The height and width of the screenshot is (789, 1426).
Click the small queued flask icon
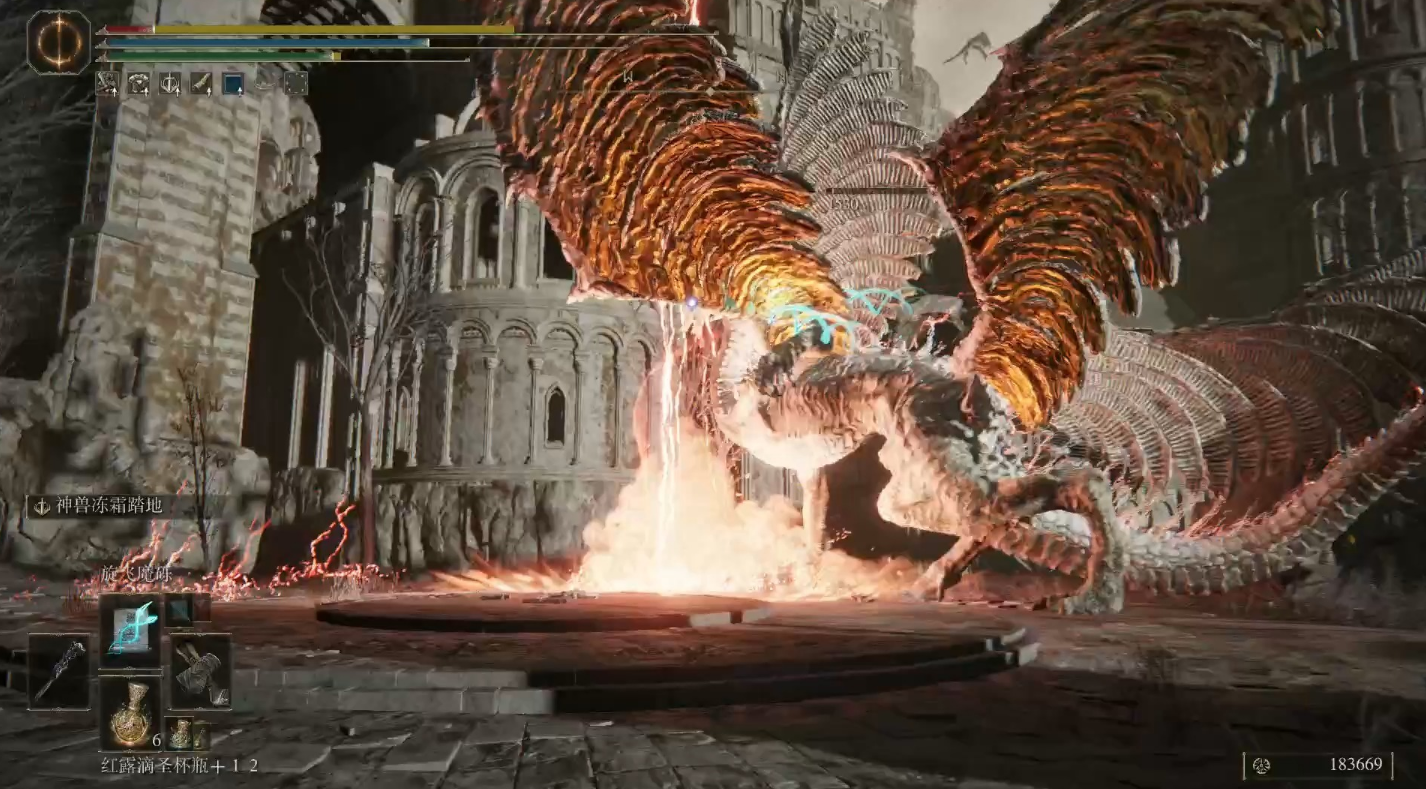[x=180, y=734]
